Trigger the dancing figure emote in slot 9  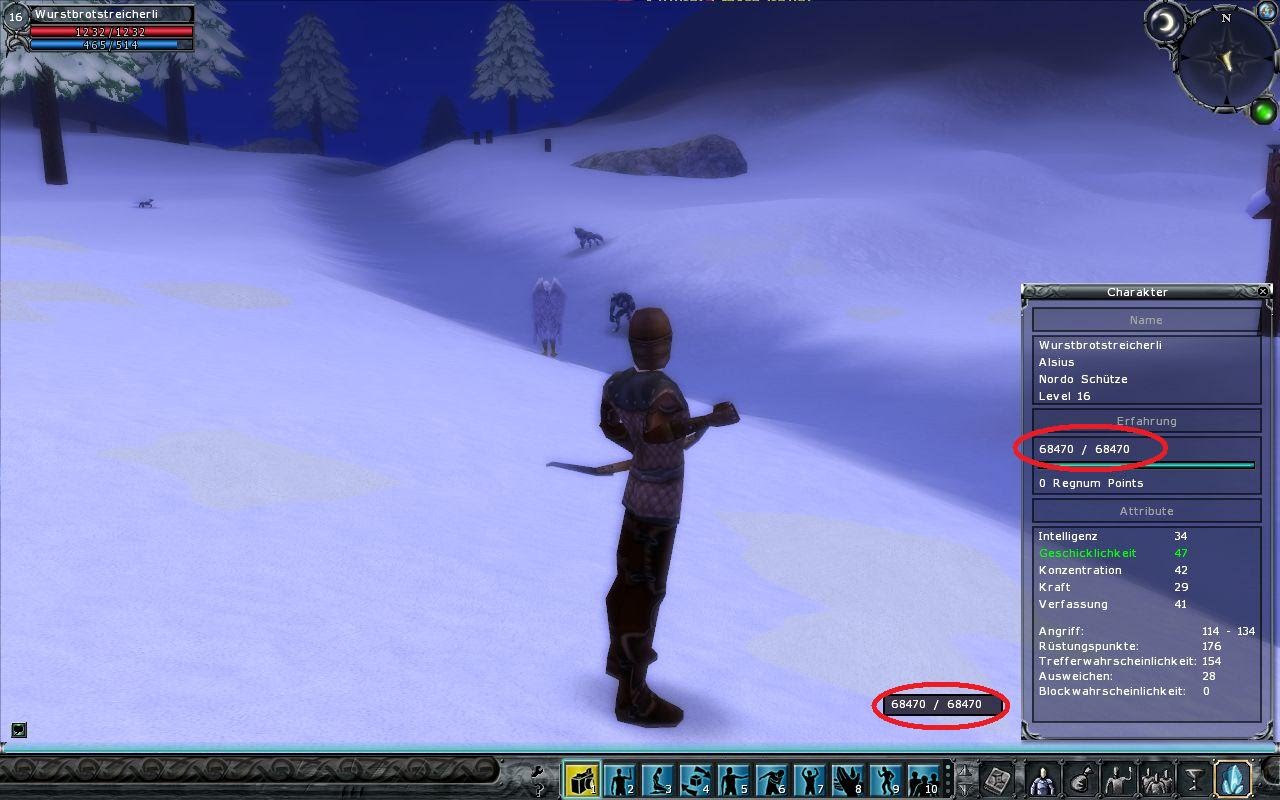click(885, 779)
